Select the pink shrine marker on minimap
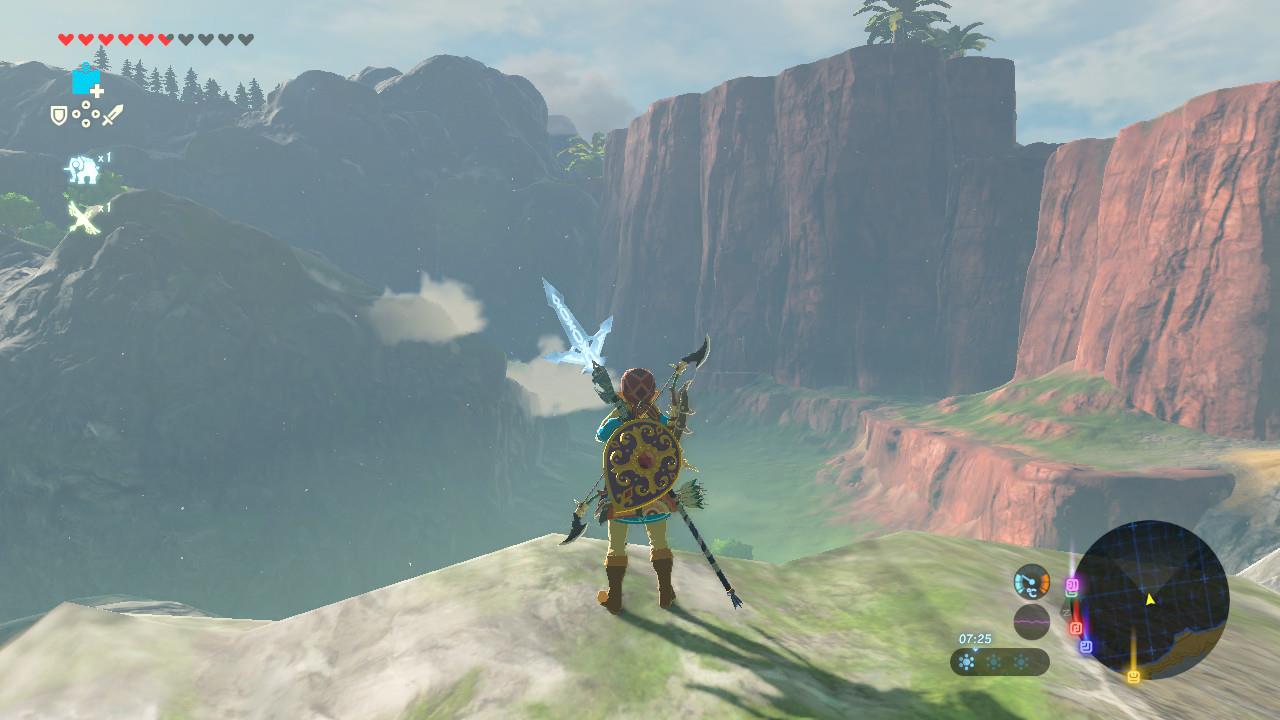This screenshot has width=1280, height=720. [1072, 584]
